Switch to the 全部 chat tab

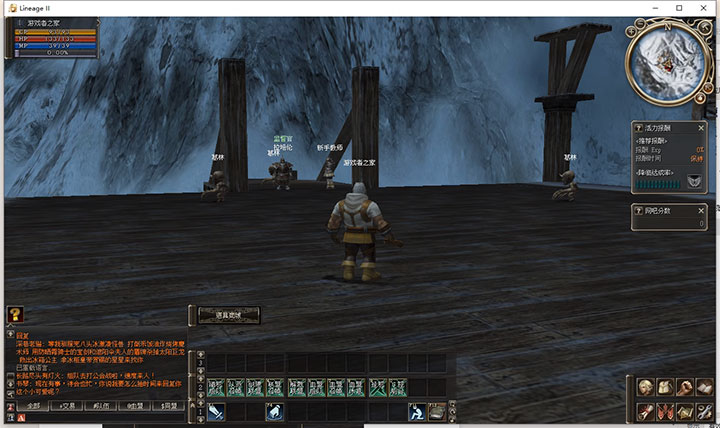(x=34, y=406)
